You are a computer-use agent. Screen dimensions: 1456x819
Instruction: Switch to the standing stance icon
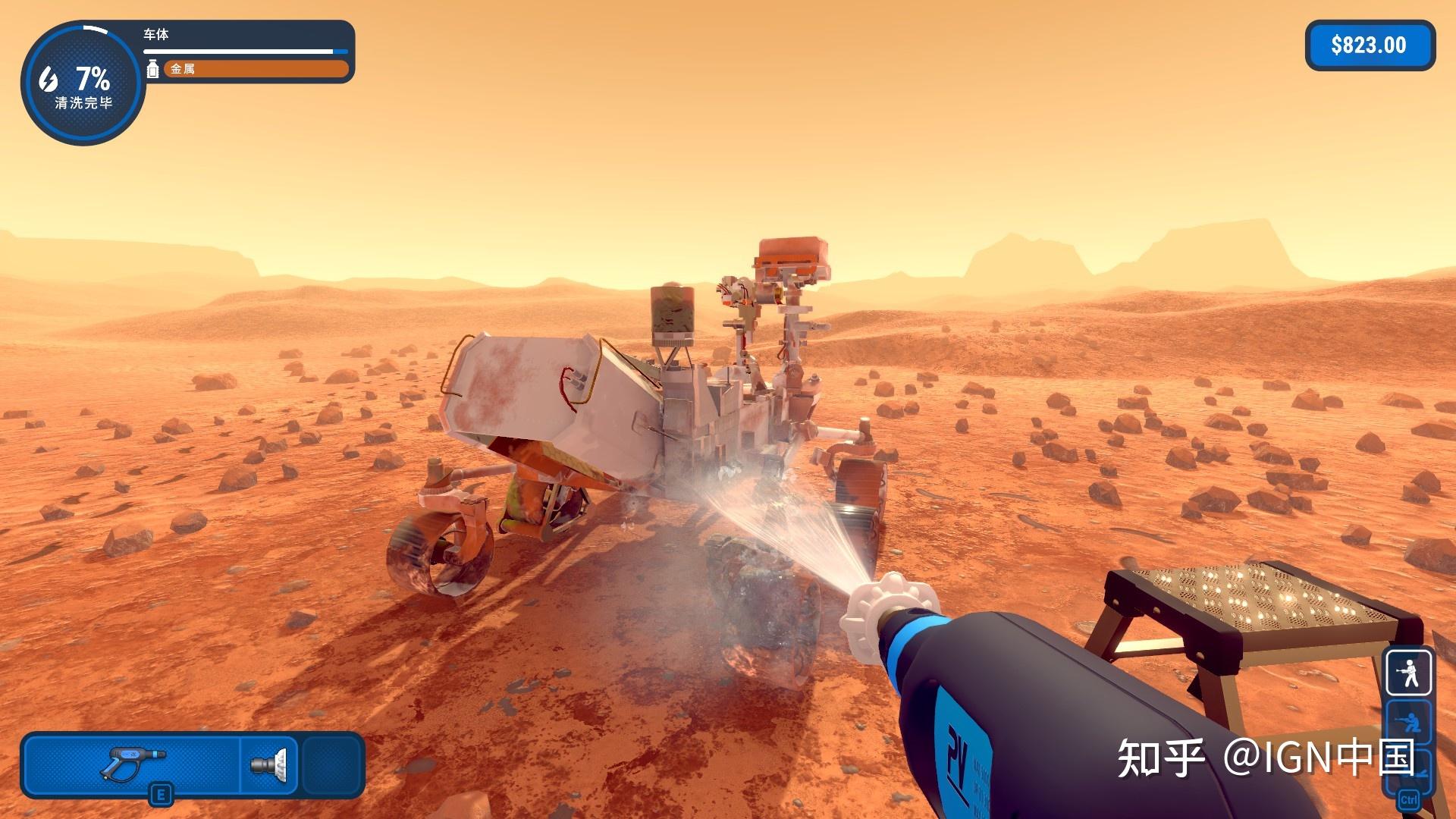click(x=1409, y=673)
